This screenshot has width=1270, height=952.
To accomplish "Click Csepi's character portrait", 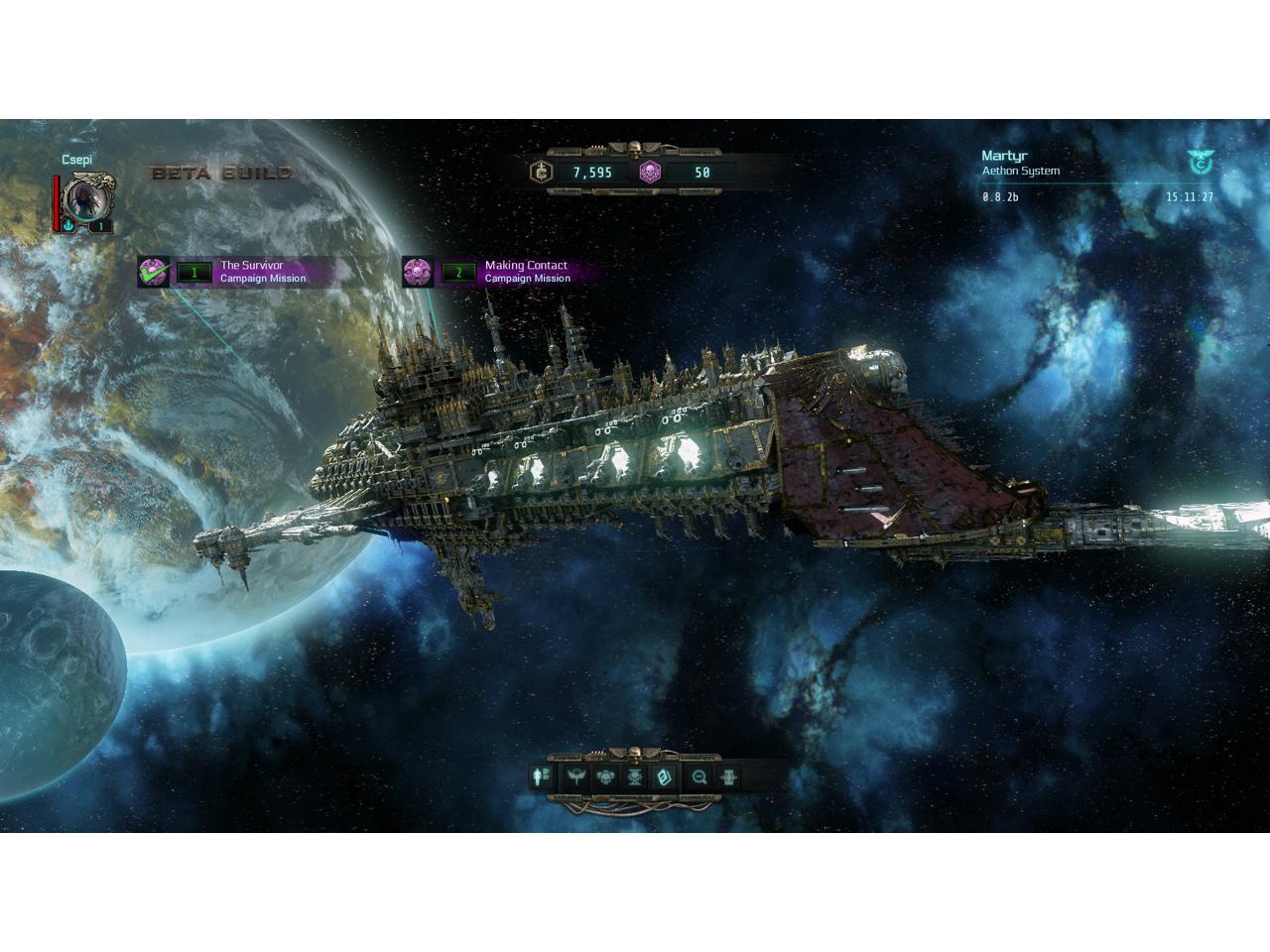I will (87, 202).
